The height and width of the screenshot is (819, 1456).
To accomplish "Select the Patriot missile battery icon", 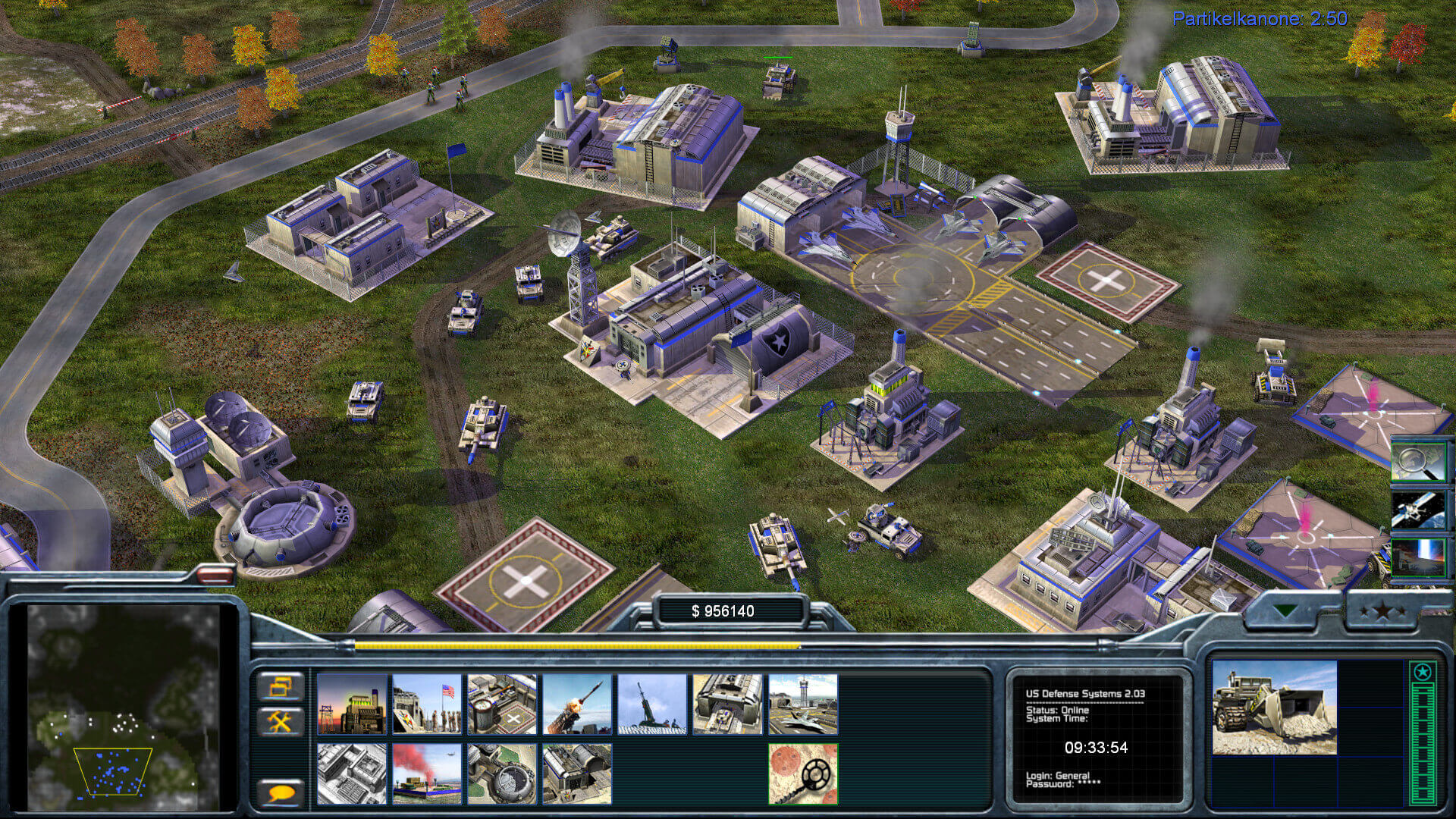I will 576,704.
